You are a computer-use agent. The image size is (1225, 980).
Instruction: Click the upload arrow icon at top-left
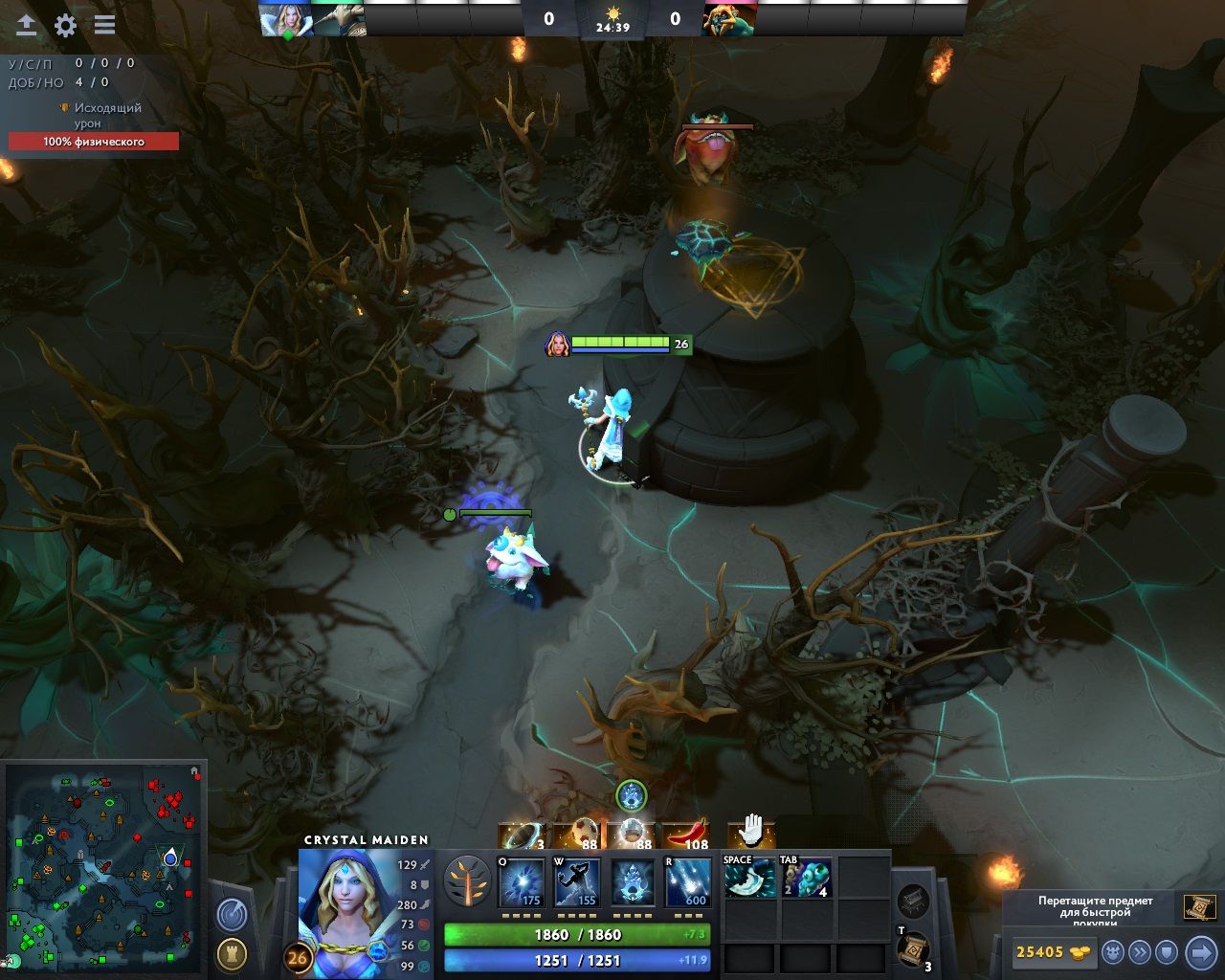click(26, 26)
